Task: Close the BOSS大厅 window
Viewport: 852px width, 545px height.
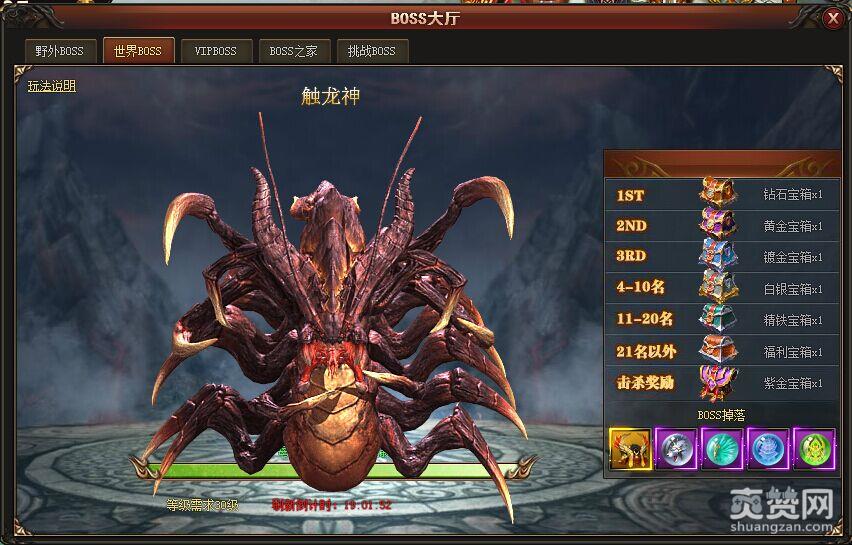Action: (833, 18)
